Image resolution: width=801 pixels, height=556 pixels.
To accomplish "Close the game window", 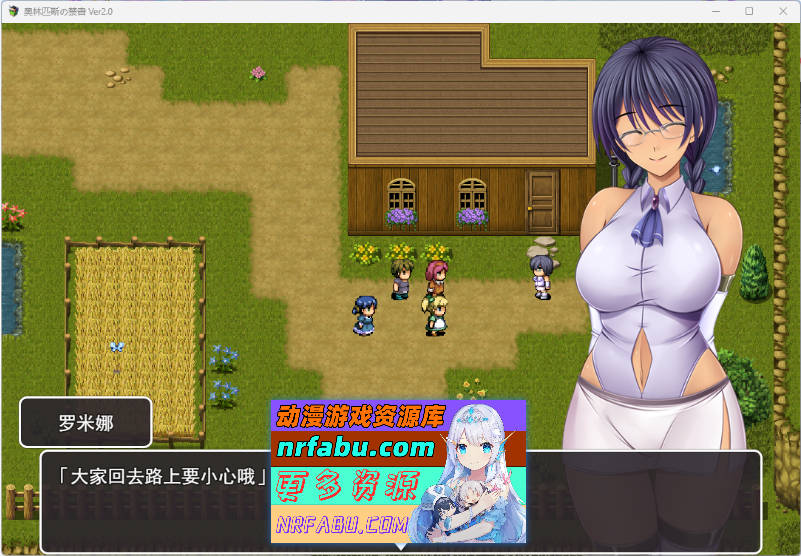I will click(x=782, y=10).
